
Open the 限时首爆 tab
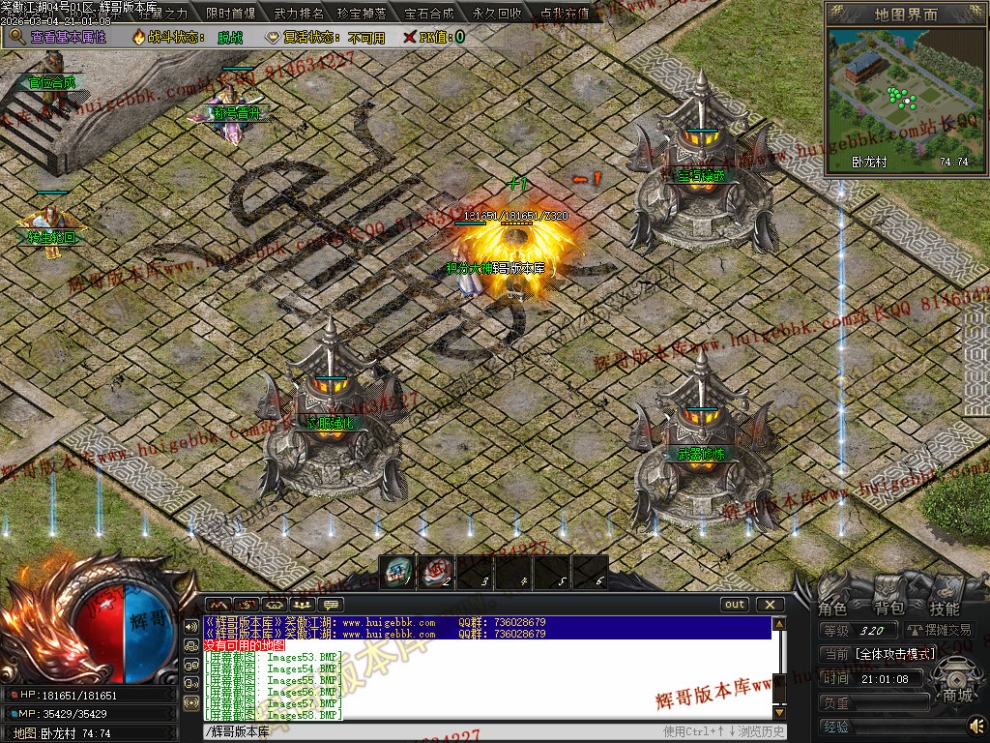click(x=230, y=14)
